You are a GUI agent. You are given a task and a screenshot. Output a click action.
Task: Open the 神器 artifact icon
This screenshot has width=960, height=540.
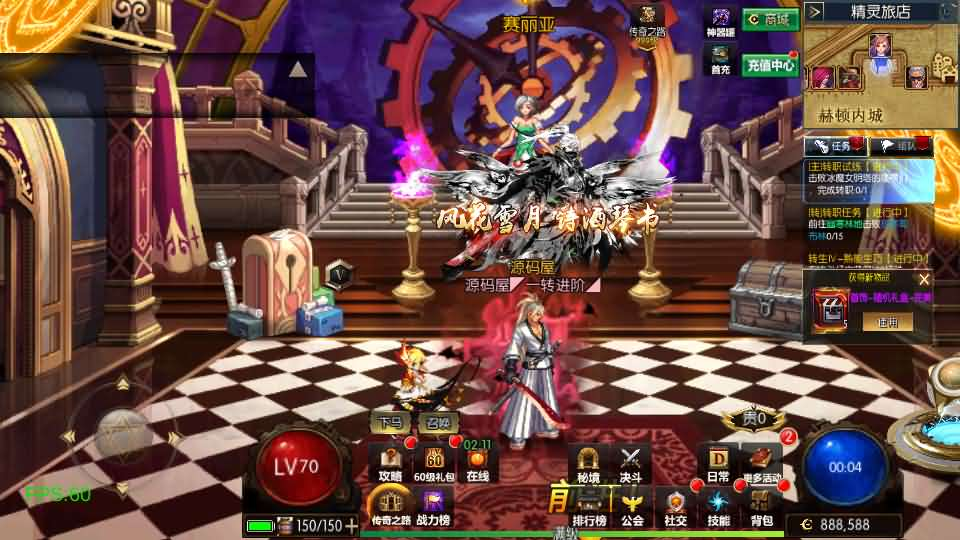[x=721, y=22]
